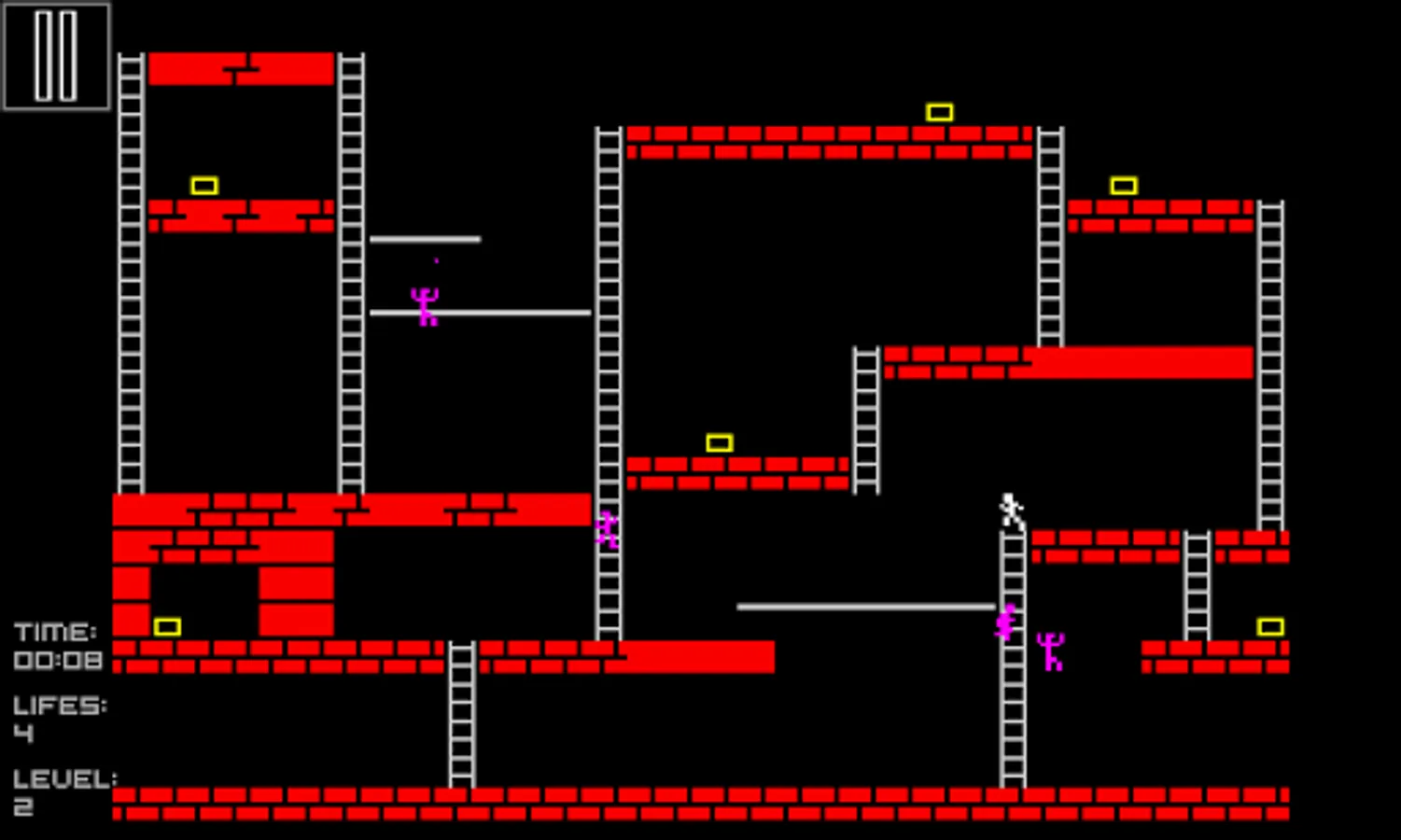
Task: Click the gold box at the bottom right
Action: click(x=1271, y=628)
